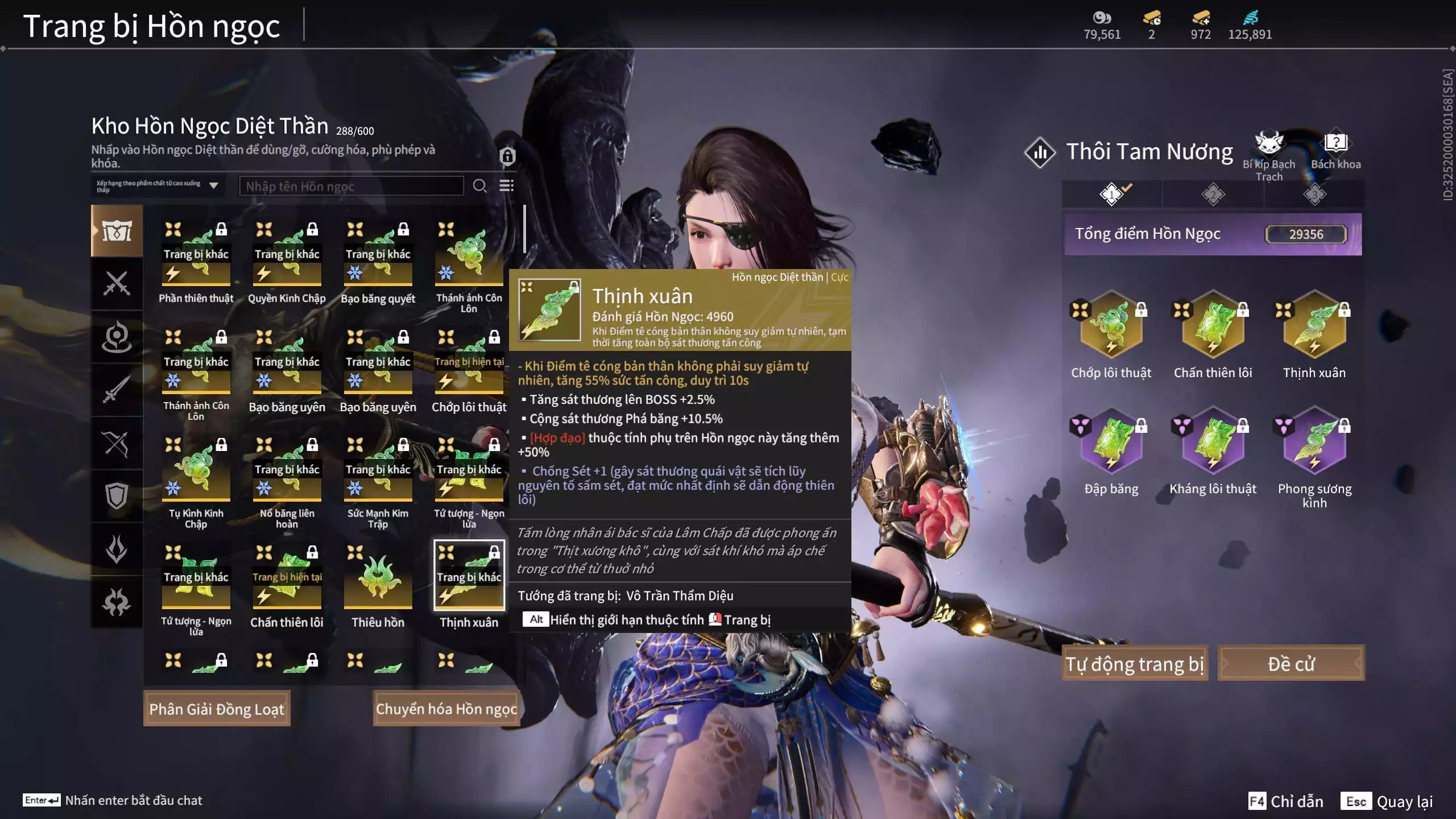Select the Thiêu hồn jade in storage
Viewport: 1456px width, 819px height.
point(378,580)
